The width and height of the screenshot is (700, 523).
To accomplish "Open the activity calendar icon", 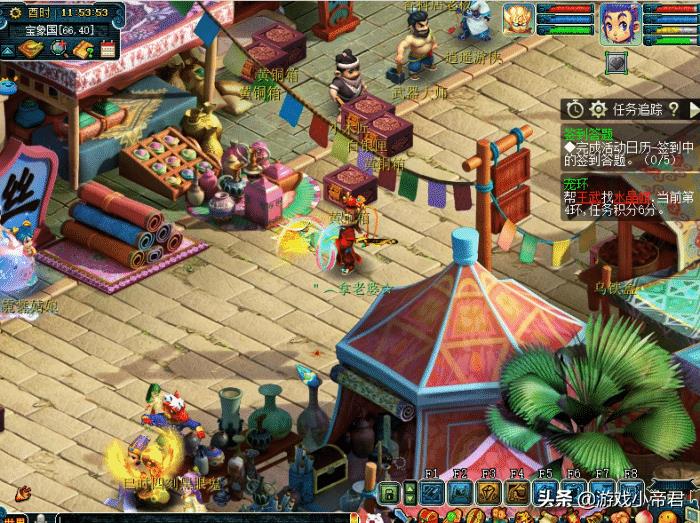I will pos(107,49).
